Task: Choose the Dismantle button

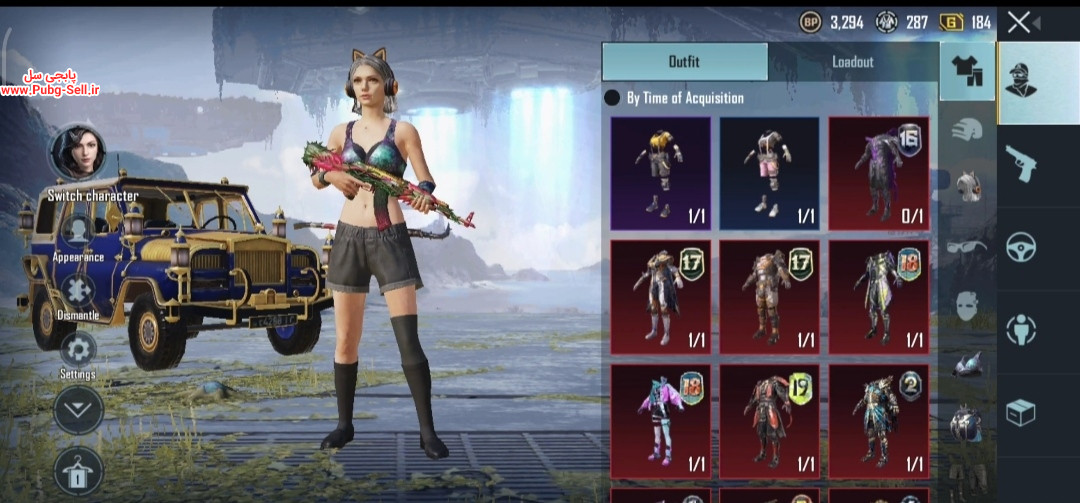Action: 78,291
